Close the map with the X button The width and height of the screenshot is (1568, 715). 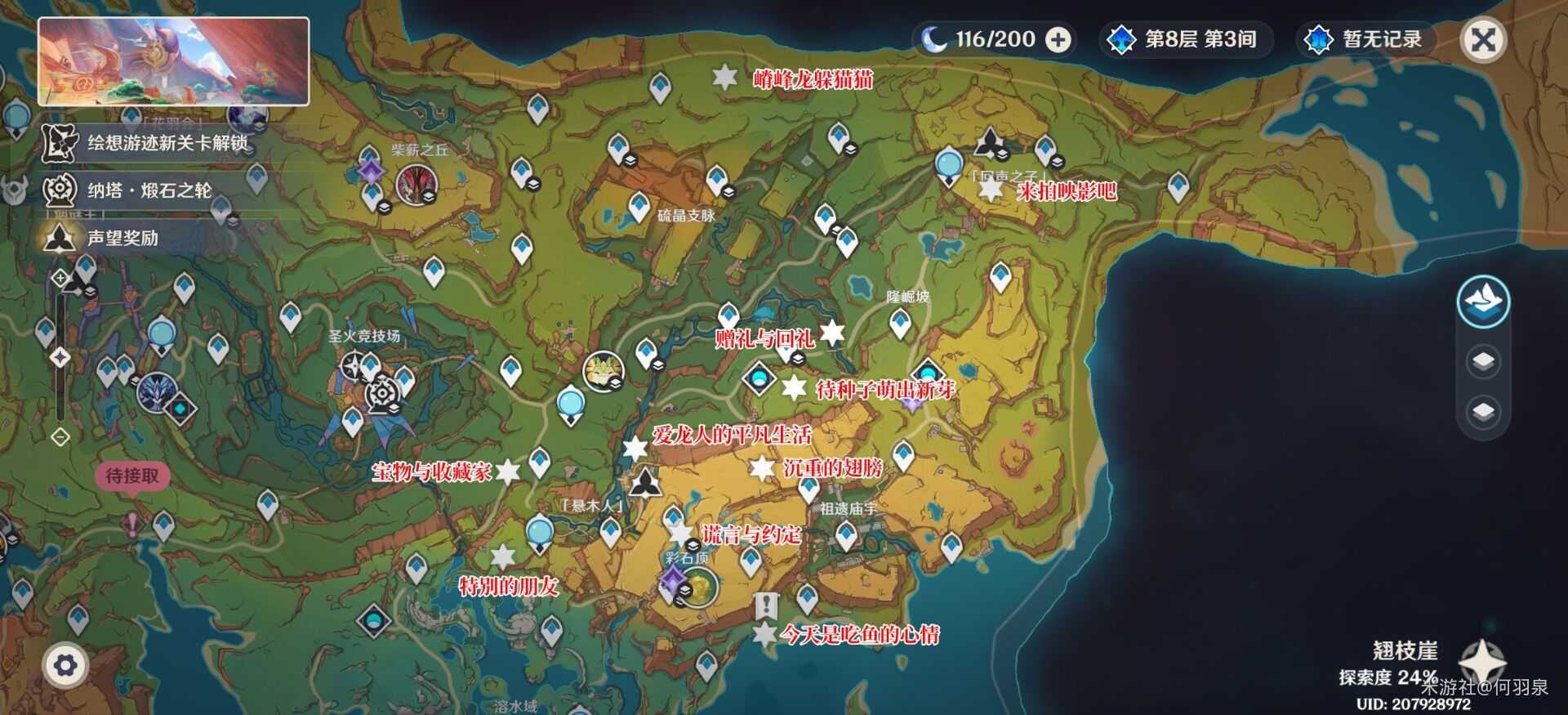coord(1483,39)
